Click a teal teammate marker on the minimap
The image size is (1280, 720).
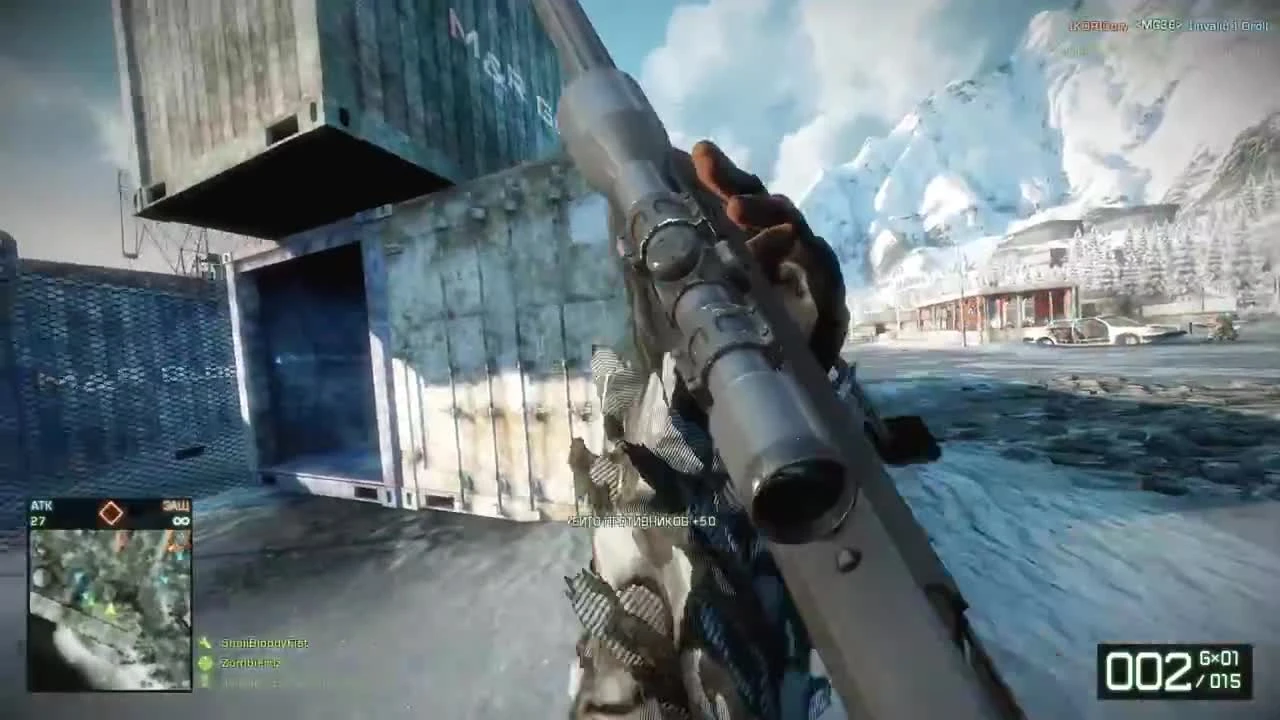tap(164, 578)
